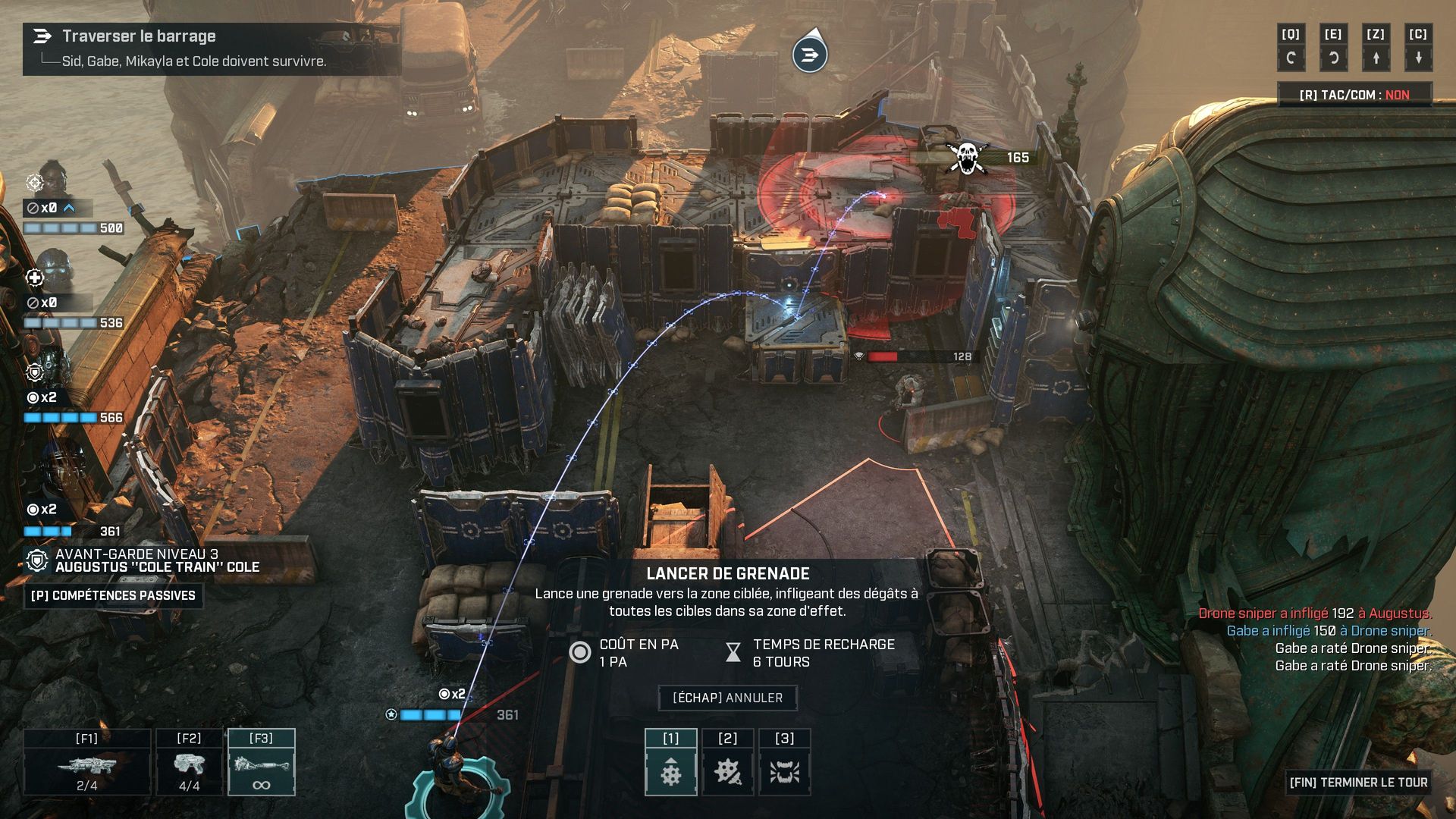Activate the spiked grenade ability in slot 2
Viewport: 1456px width, 819px height.
[x=727, y=763]
